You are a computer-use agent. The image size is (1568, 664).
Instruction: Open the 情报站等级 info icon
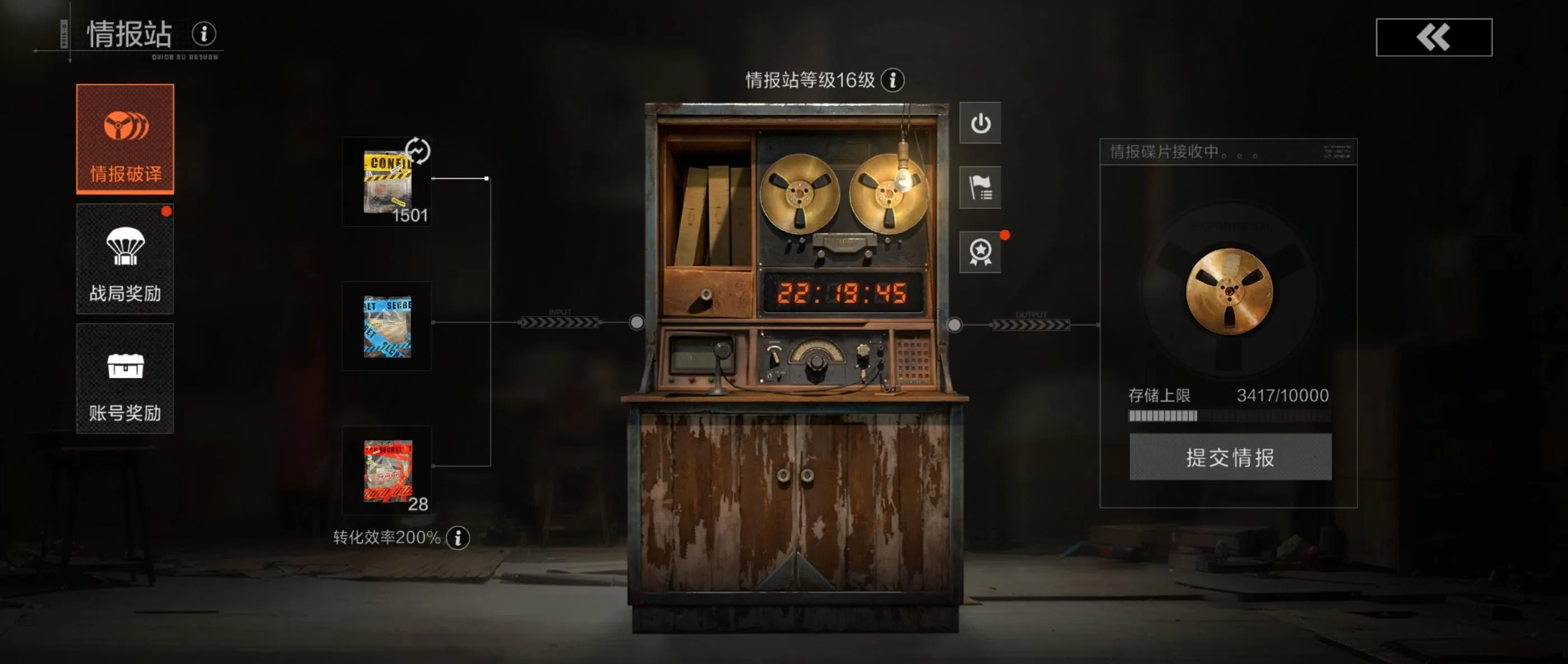892,80
